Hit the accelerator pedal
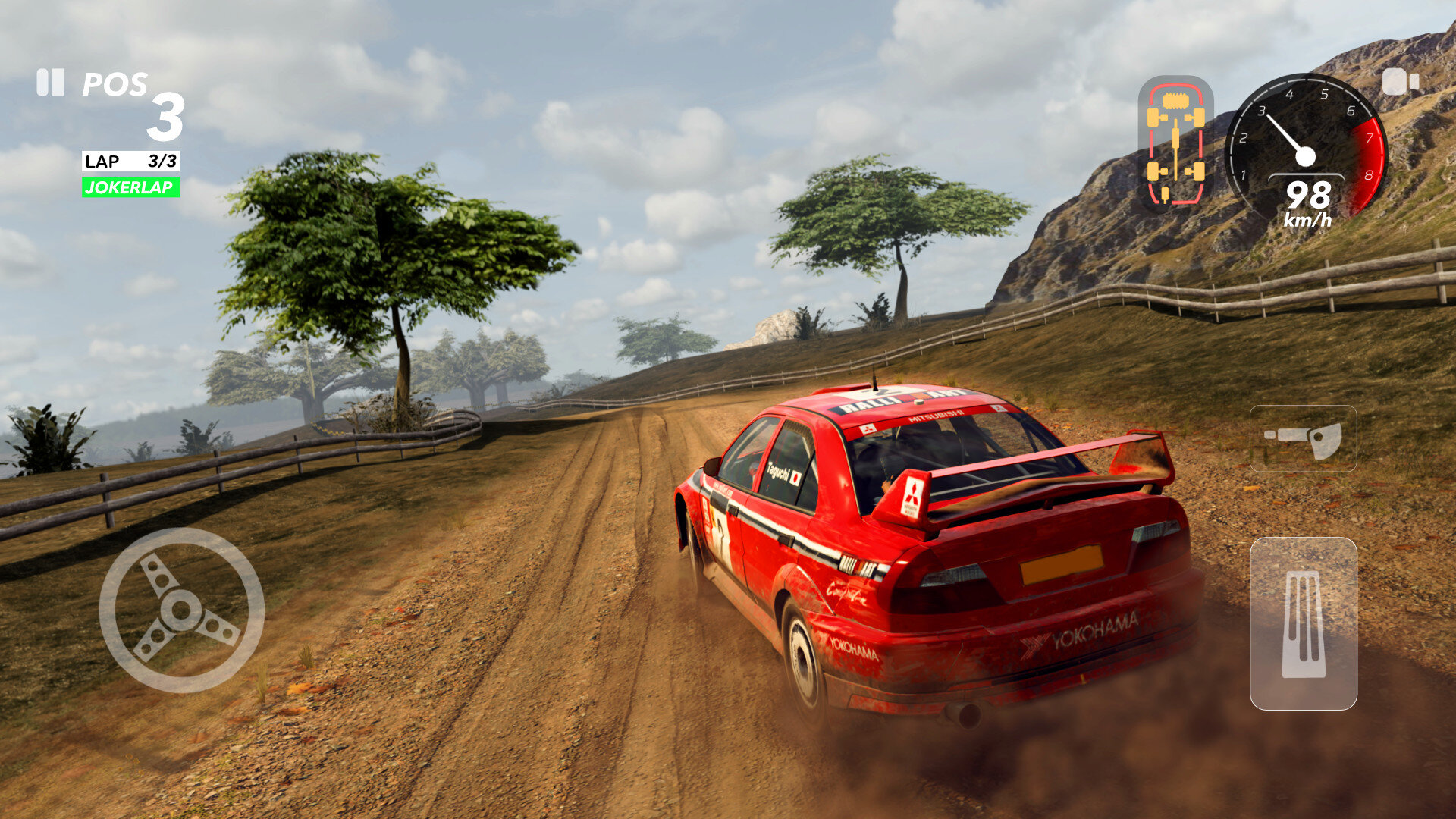This screenshot has height=819, width=1456. (1303, 623)
